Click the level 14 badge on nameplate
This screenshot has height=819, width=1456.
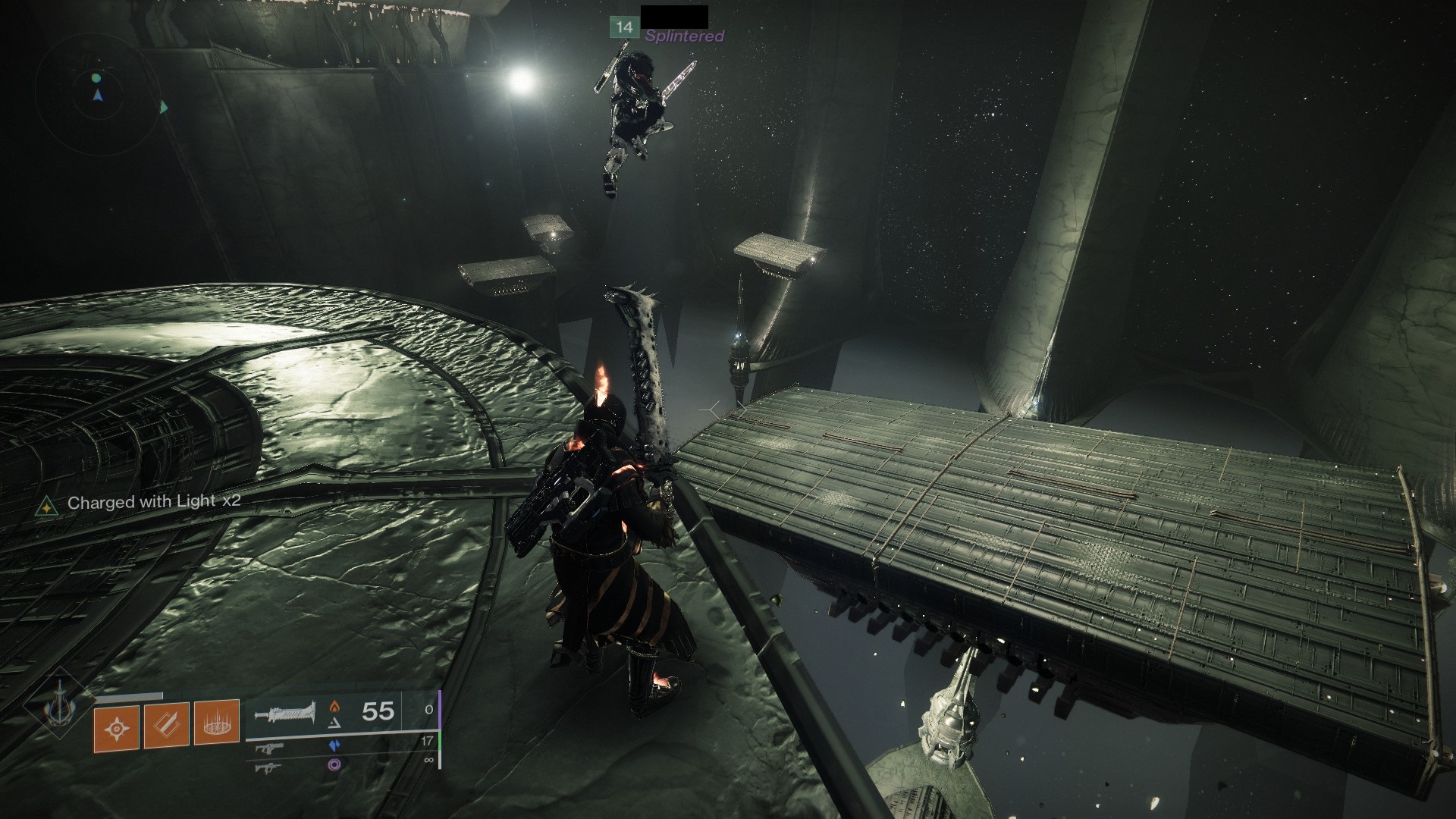point(623,27)
